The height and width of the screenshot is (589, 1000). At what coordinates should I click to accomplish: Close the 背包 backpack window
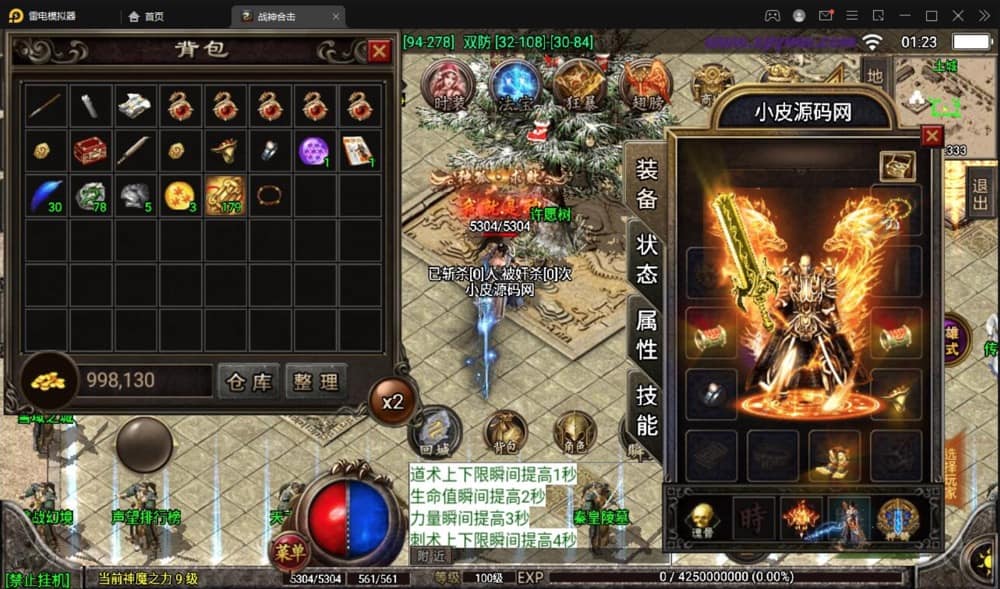coord(379,52)
